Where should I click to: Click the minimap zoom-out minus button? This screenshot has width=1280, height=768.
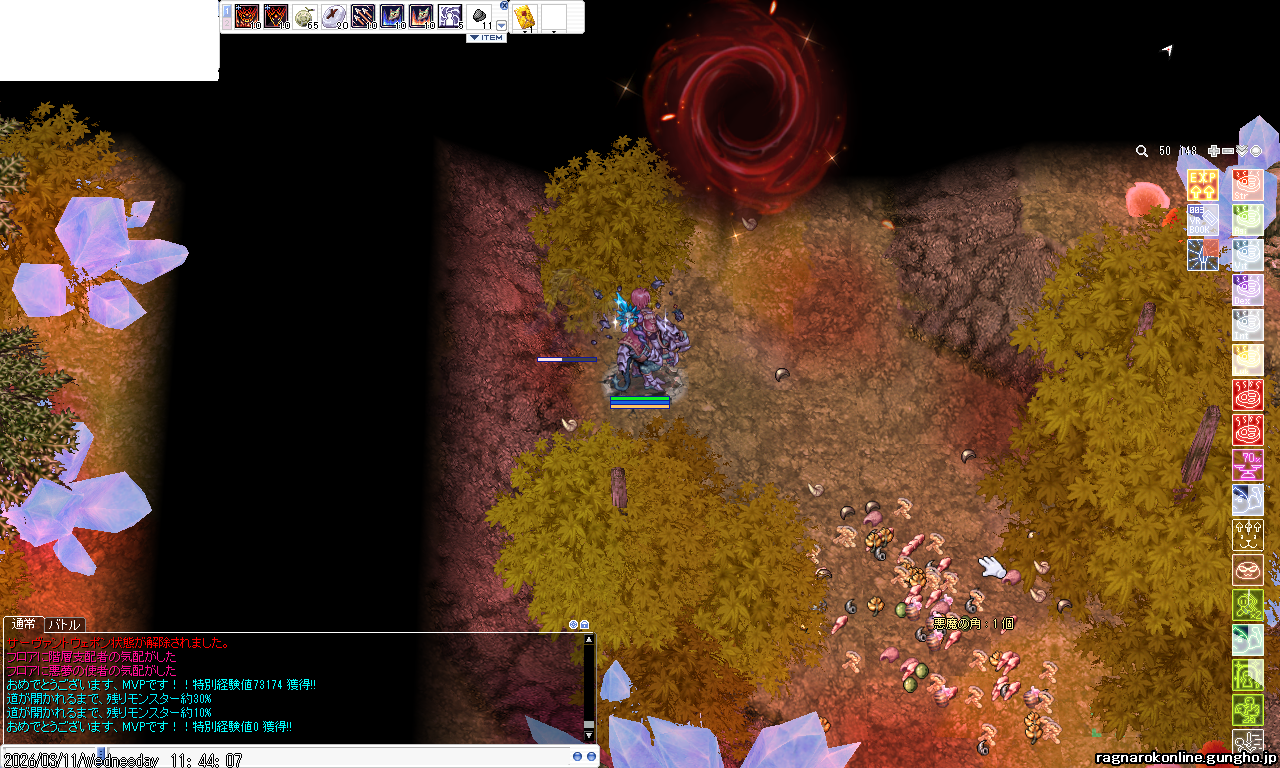coord(1227,151)
